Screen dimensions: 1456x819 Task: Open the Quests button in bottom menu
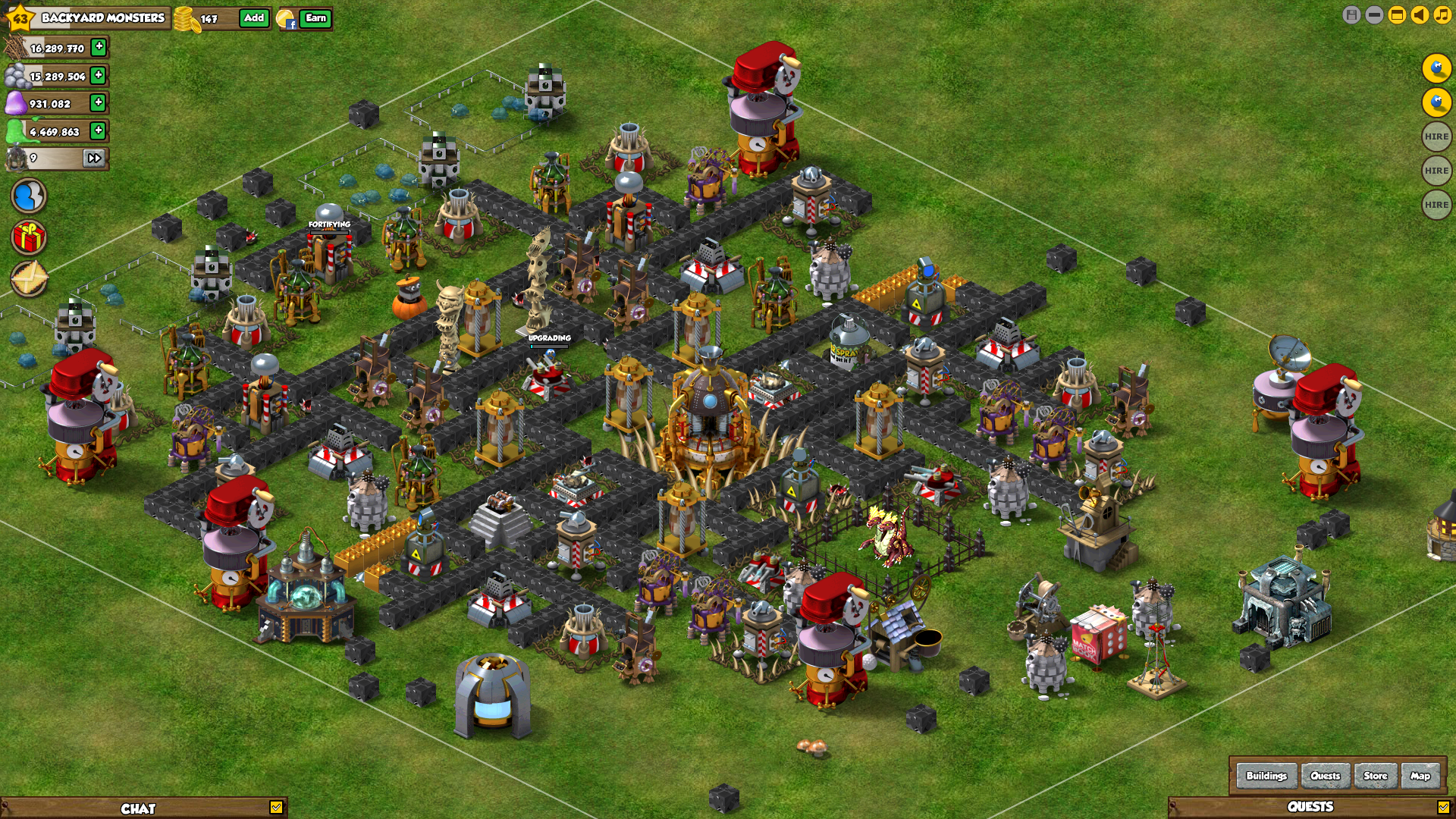1325,776
